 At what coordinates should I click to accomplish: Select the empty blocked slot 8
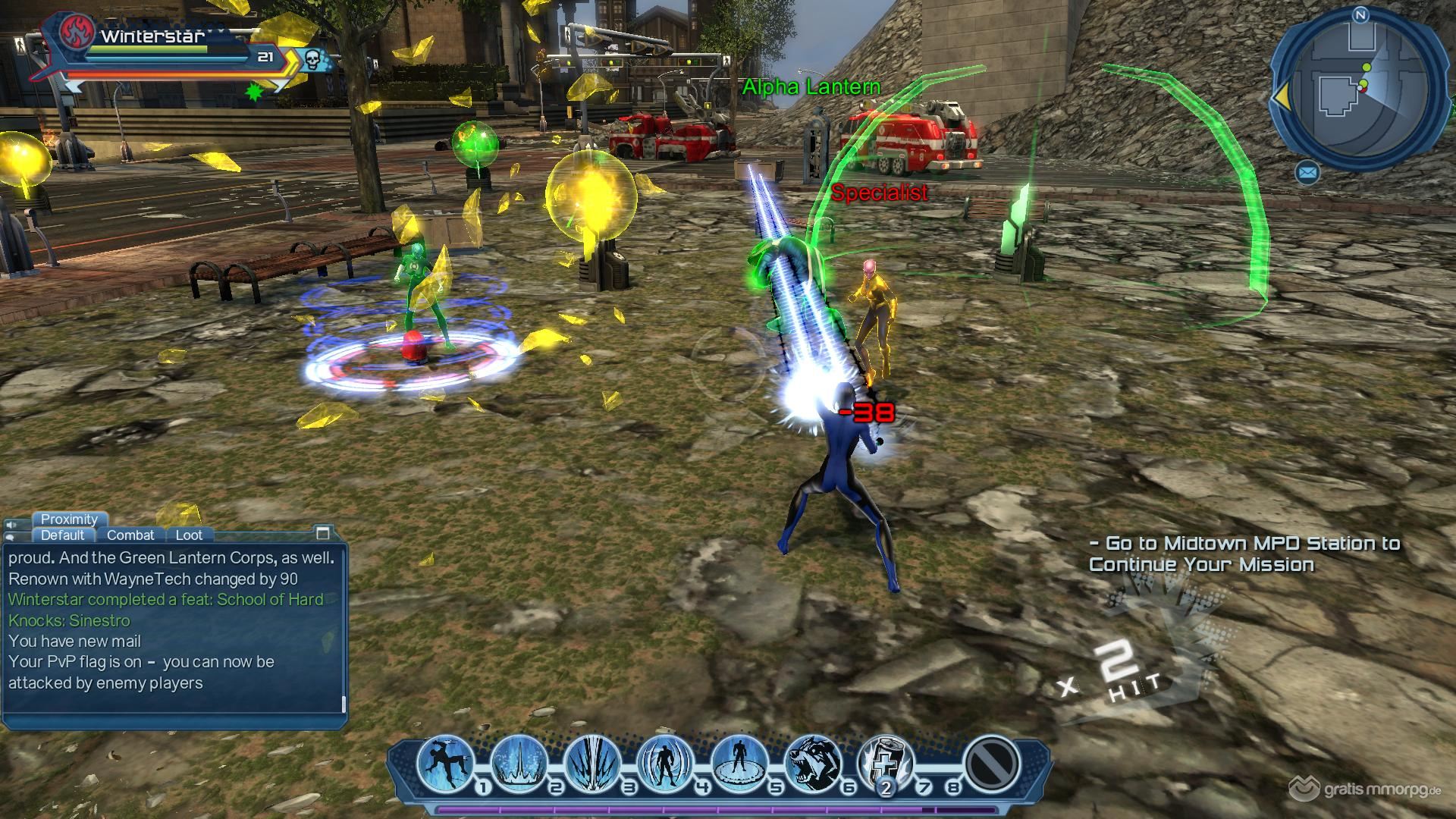[991, 761]
